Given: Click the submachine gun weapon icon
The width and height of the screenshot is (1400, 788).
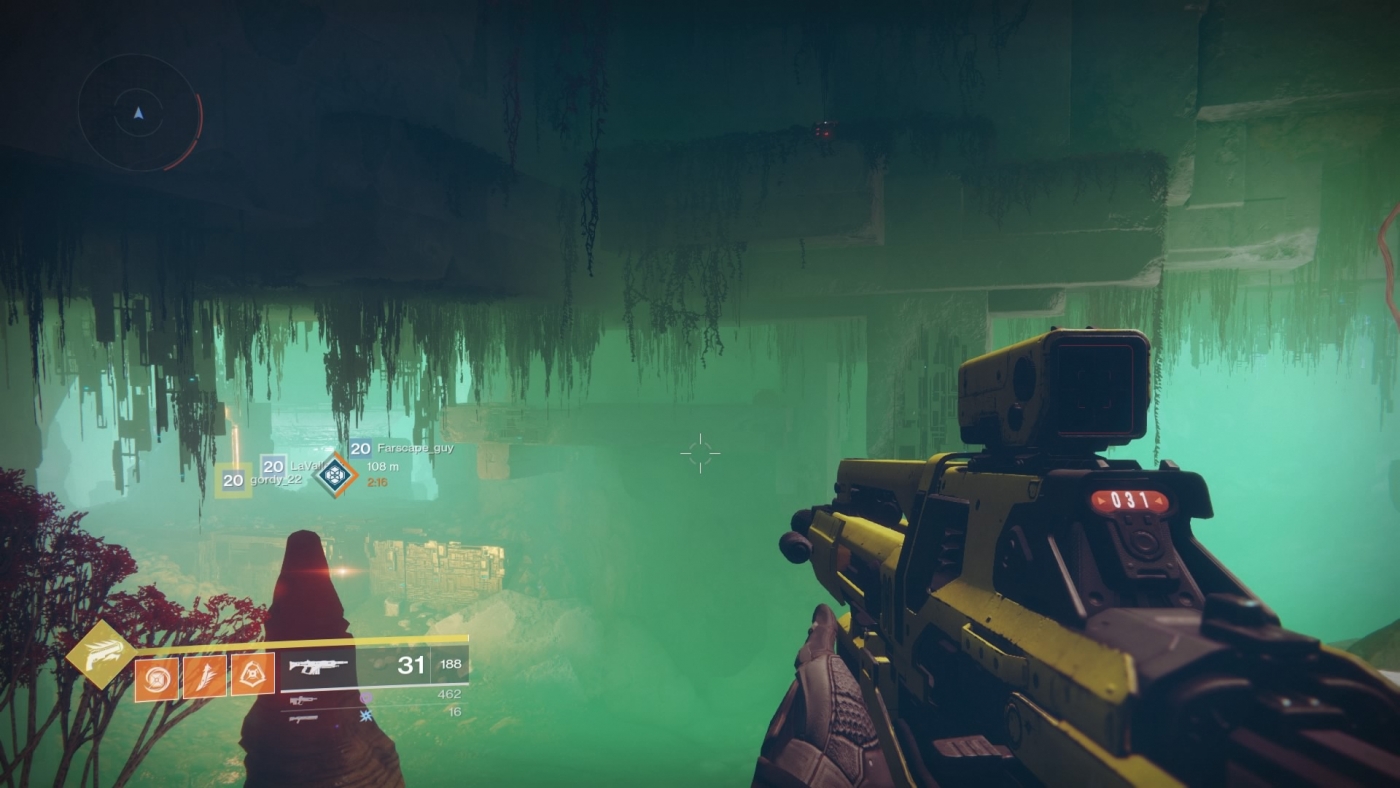Looking at the screenshot, I should coord(304,718).
